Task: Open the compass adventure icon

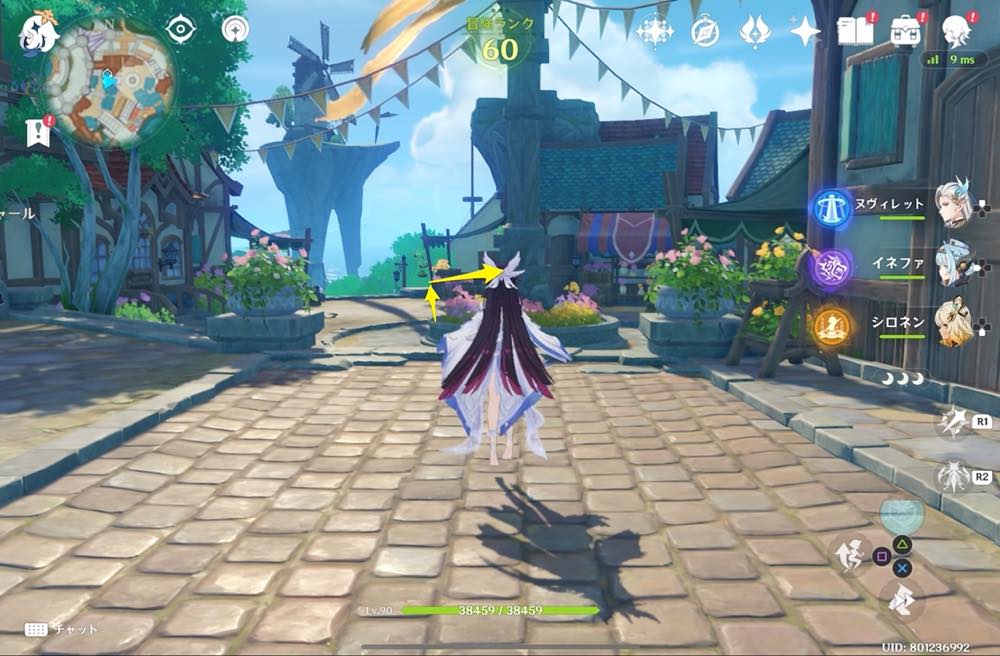Action: click(705, 31)
